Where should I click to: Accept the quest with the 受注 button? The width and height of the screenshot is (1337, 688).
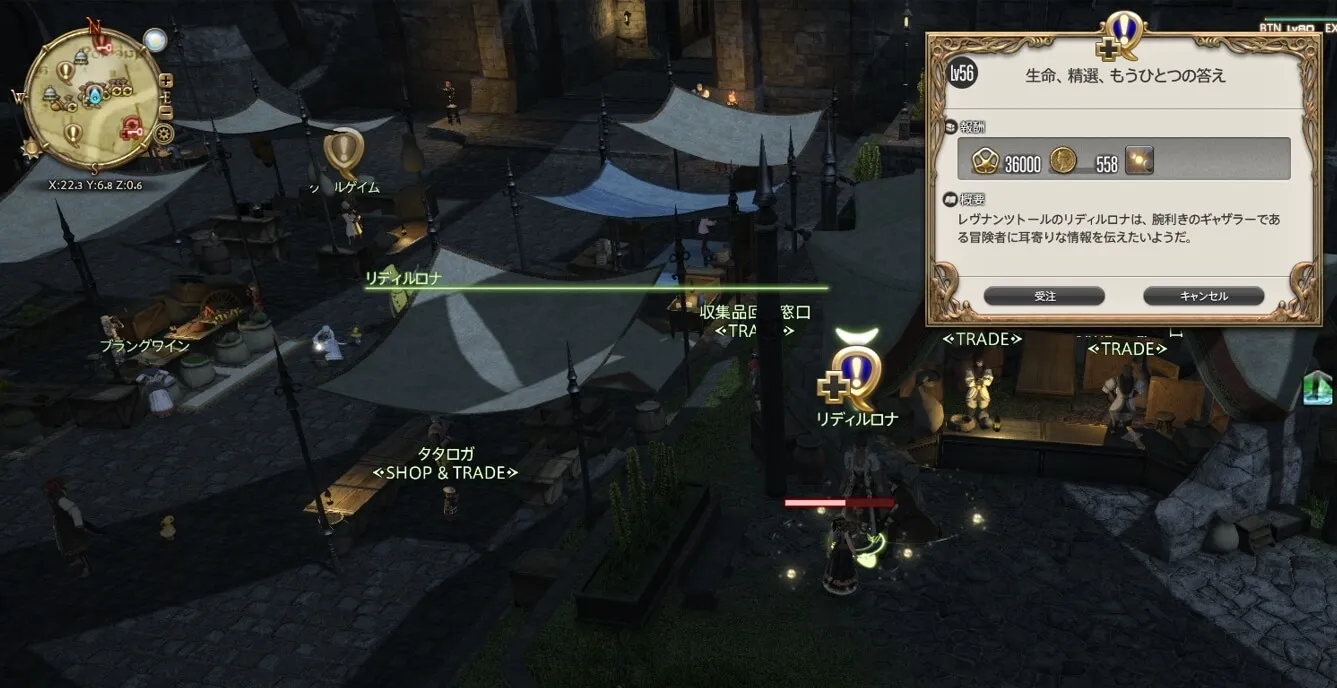coord(1044,296)
